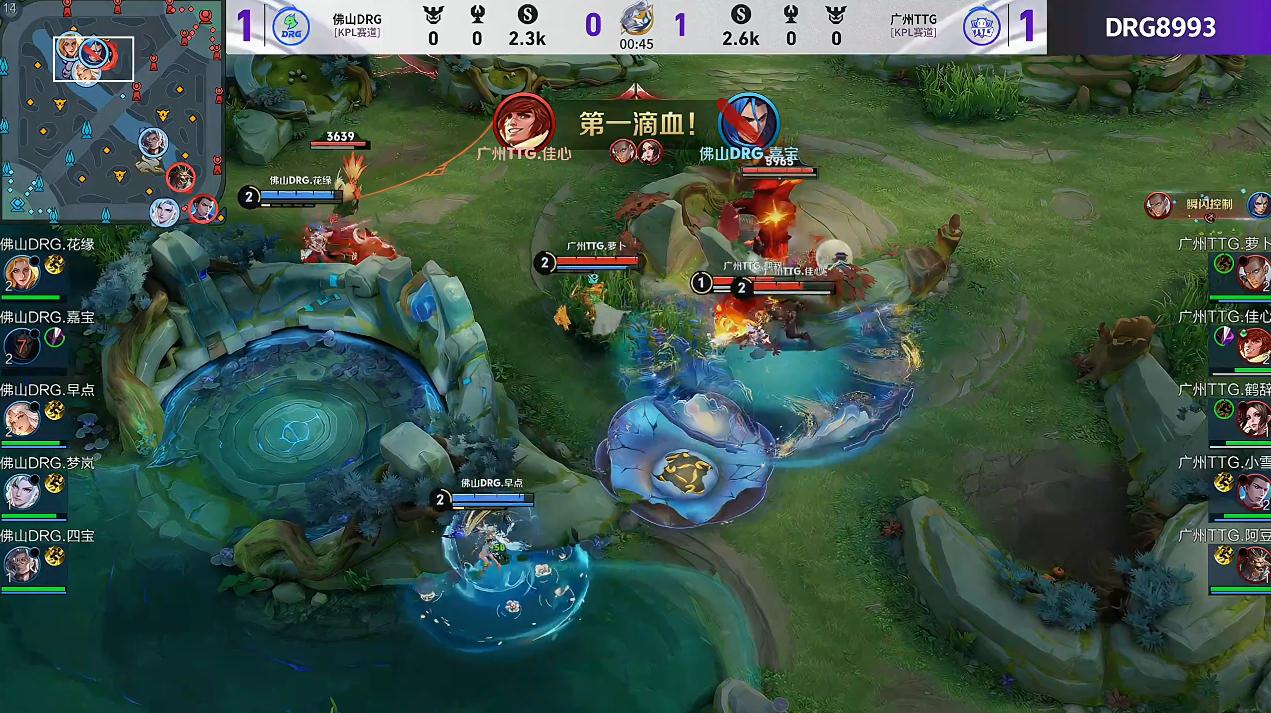This screenshot has width=1271, height=713.
Task: Click the minimap in the top-left corner
Action: pos(111,112)
